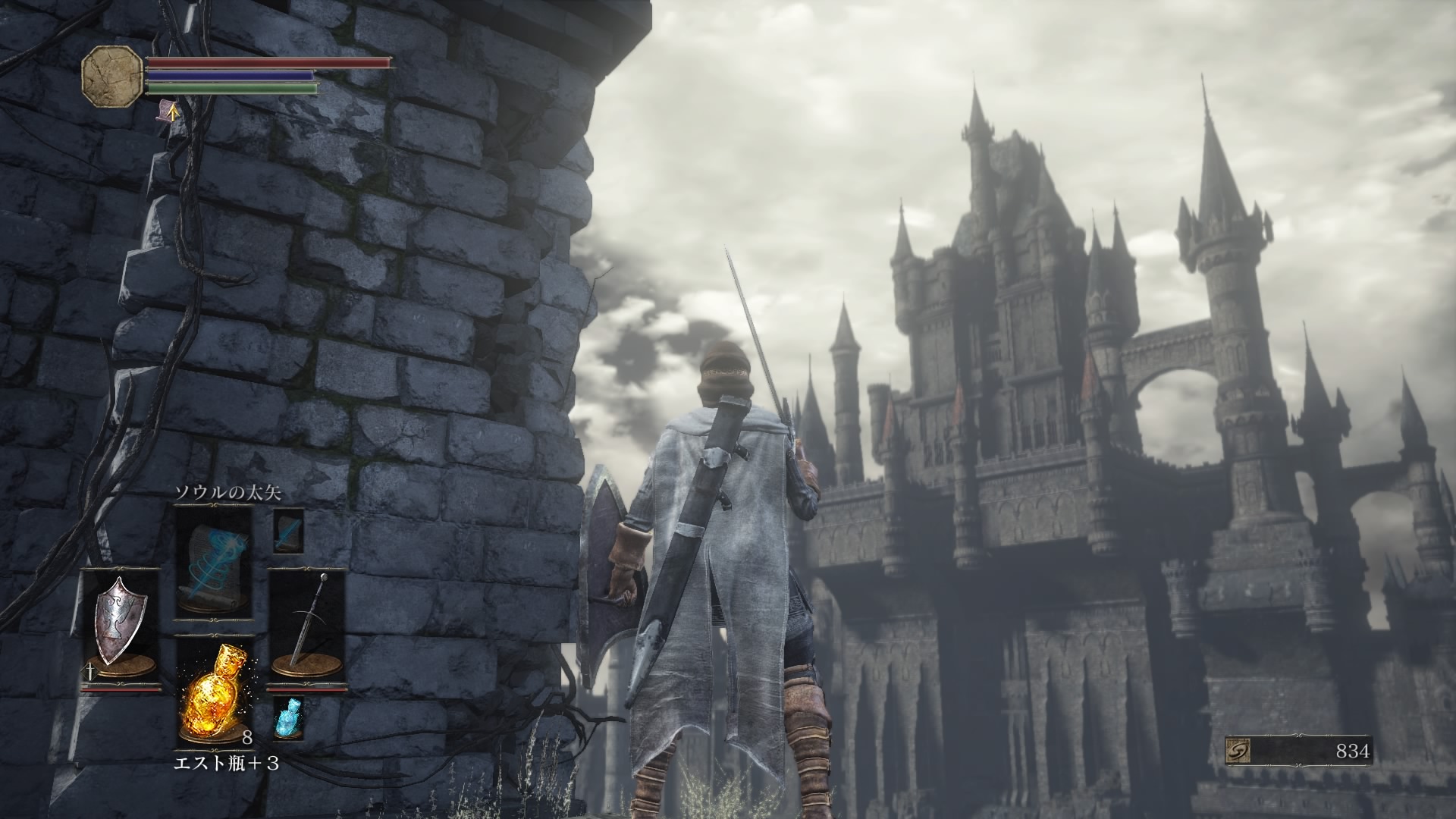Choose the small blue Ashen Estus icon
This screenshot has width=1456, height=819.
(x=287, y=717)
